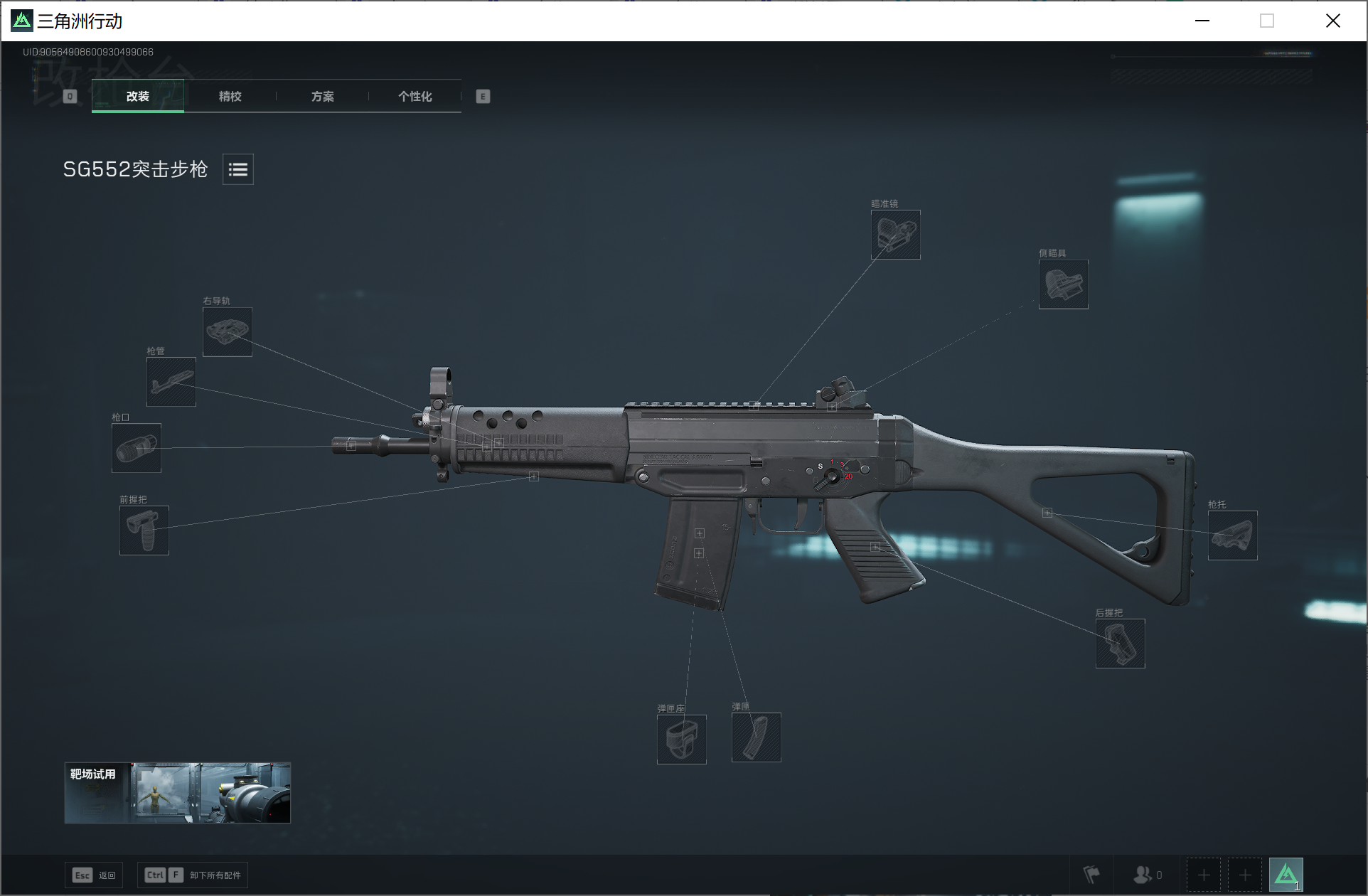Choose the 侧瞄具 attachment slot
Image resolution: width=1368 pixels, height=896 pixels.
pyautogui.click(x=1063, y=284)
